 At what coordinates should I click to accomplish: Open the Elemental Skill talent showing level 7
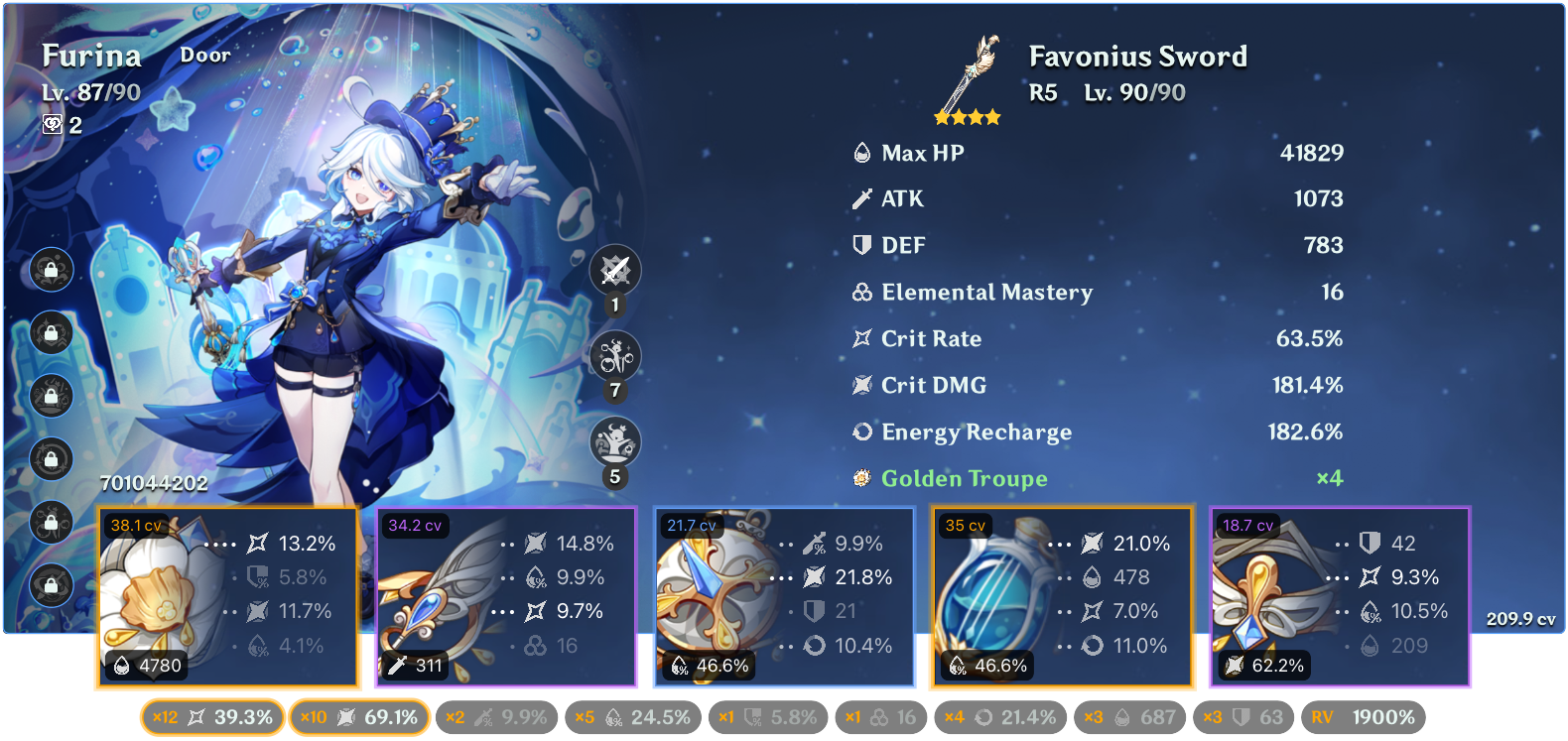coord(615,356)
